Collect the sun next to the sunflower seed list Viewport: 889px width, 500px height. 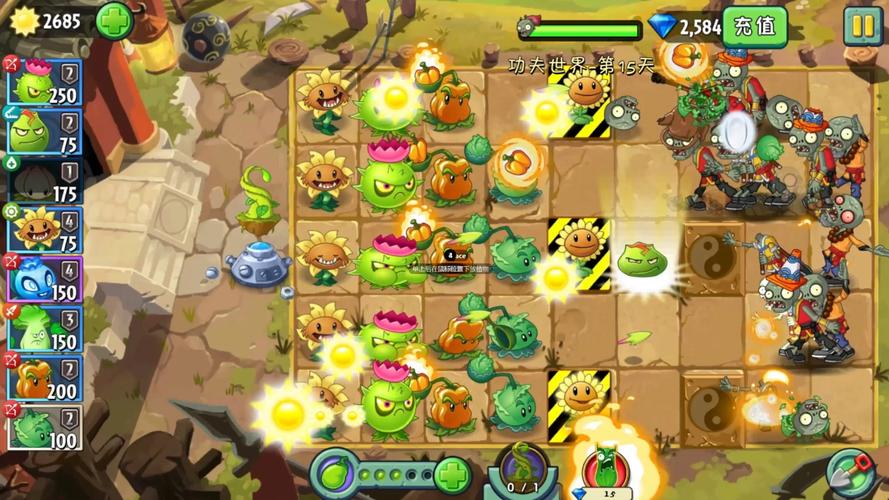[287, 413]
